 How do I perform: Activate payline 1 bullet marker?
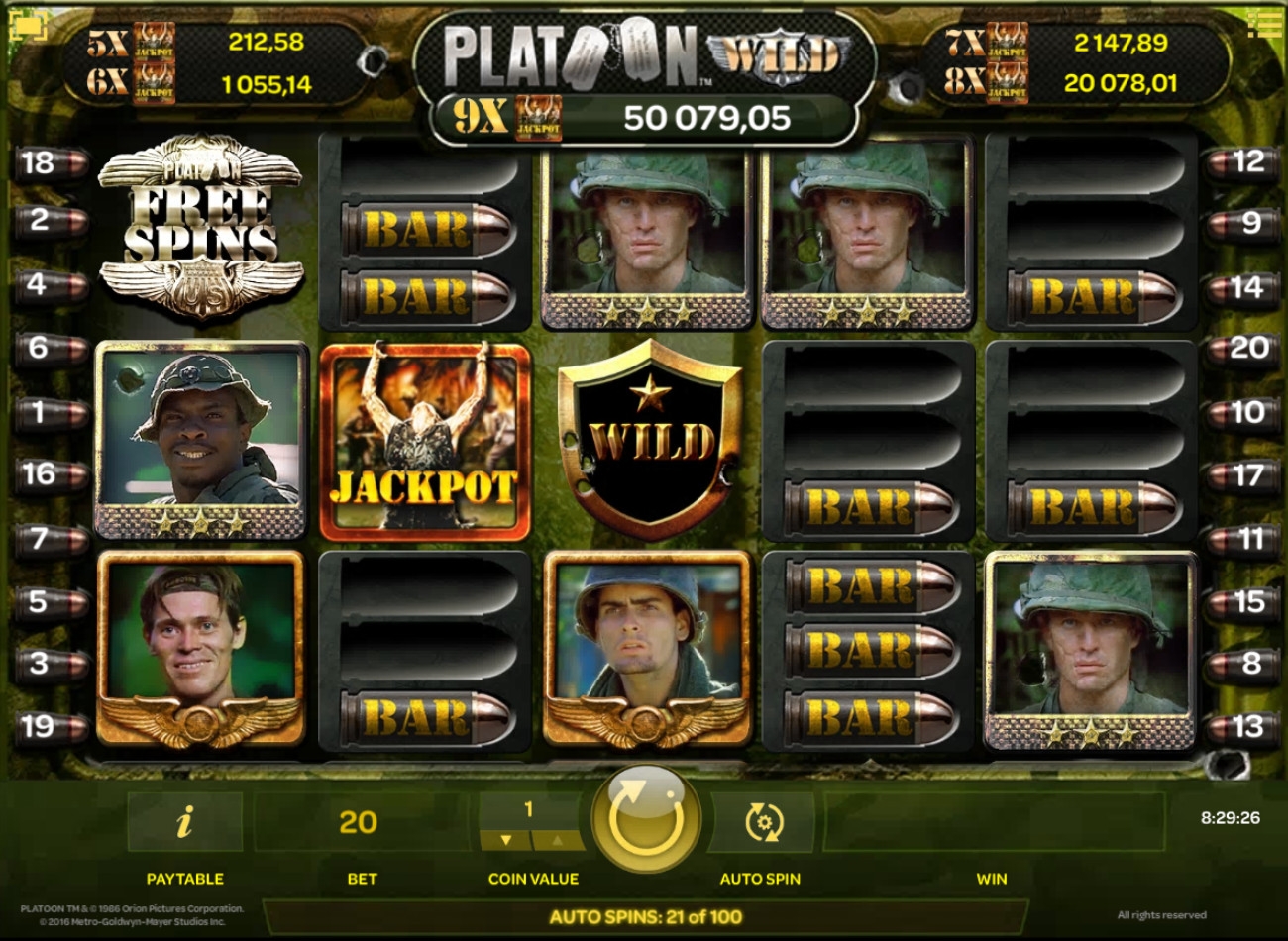coord(47,412)
